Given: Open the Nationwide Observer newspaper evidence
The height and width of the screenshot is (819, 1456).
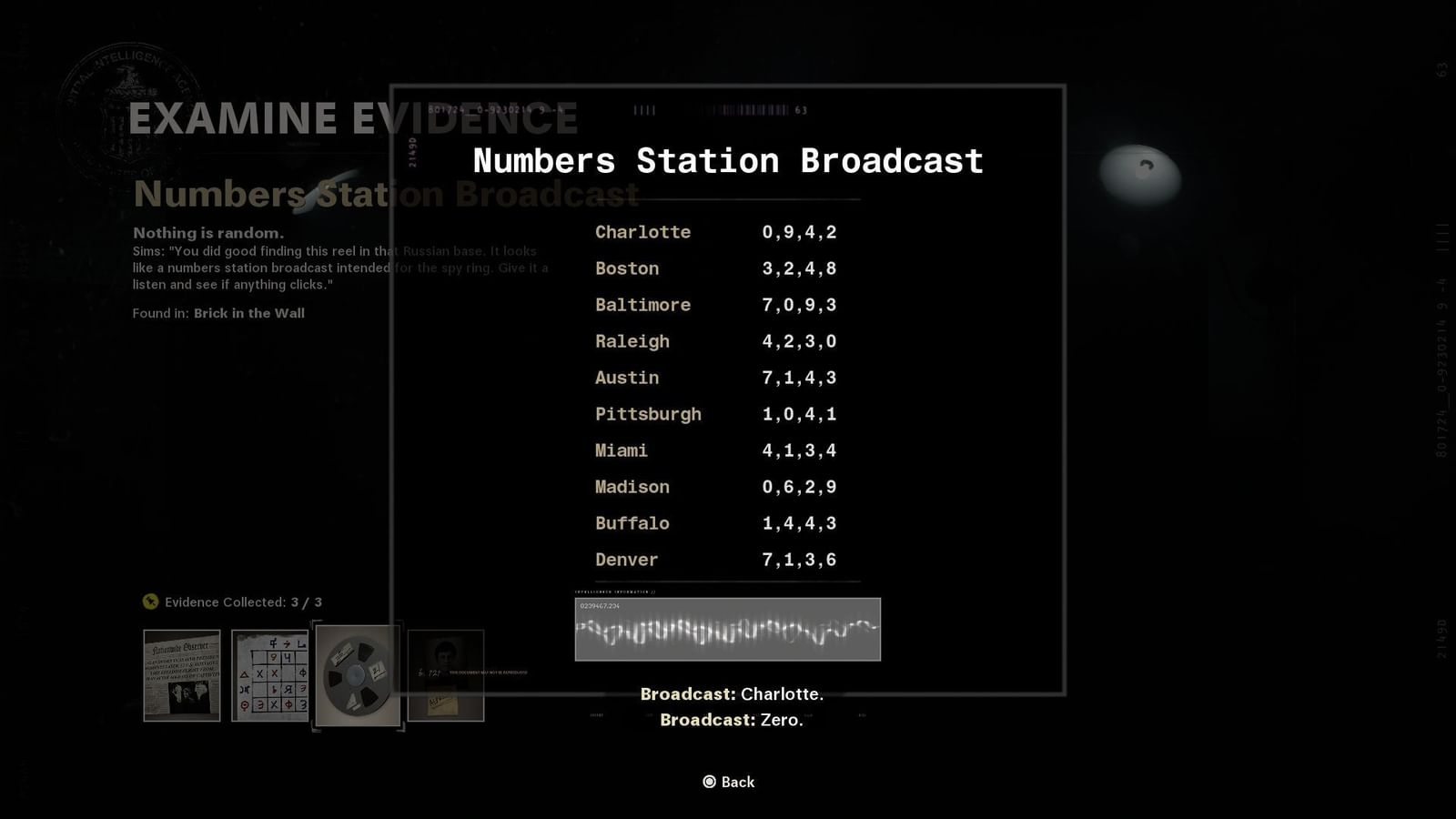Looking at the screenshot, I should [x=181, y=675].
